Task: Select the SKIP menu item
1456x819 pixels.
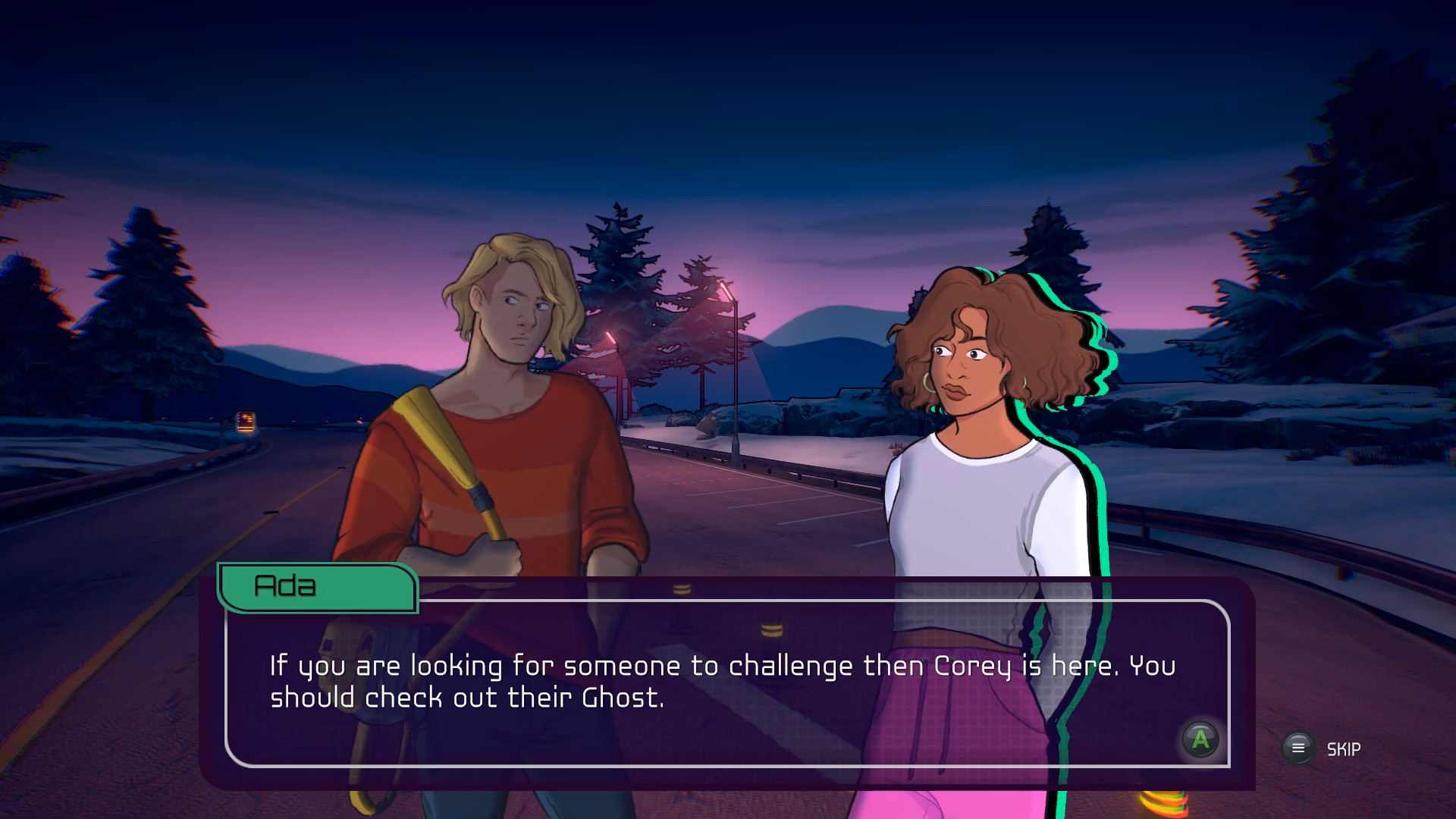Action: (1342, 749)
